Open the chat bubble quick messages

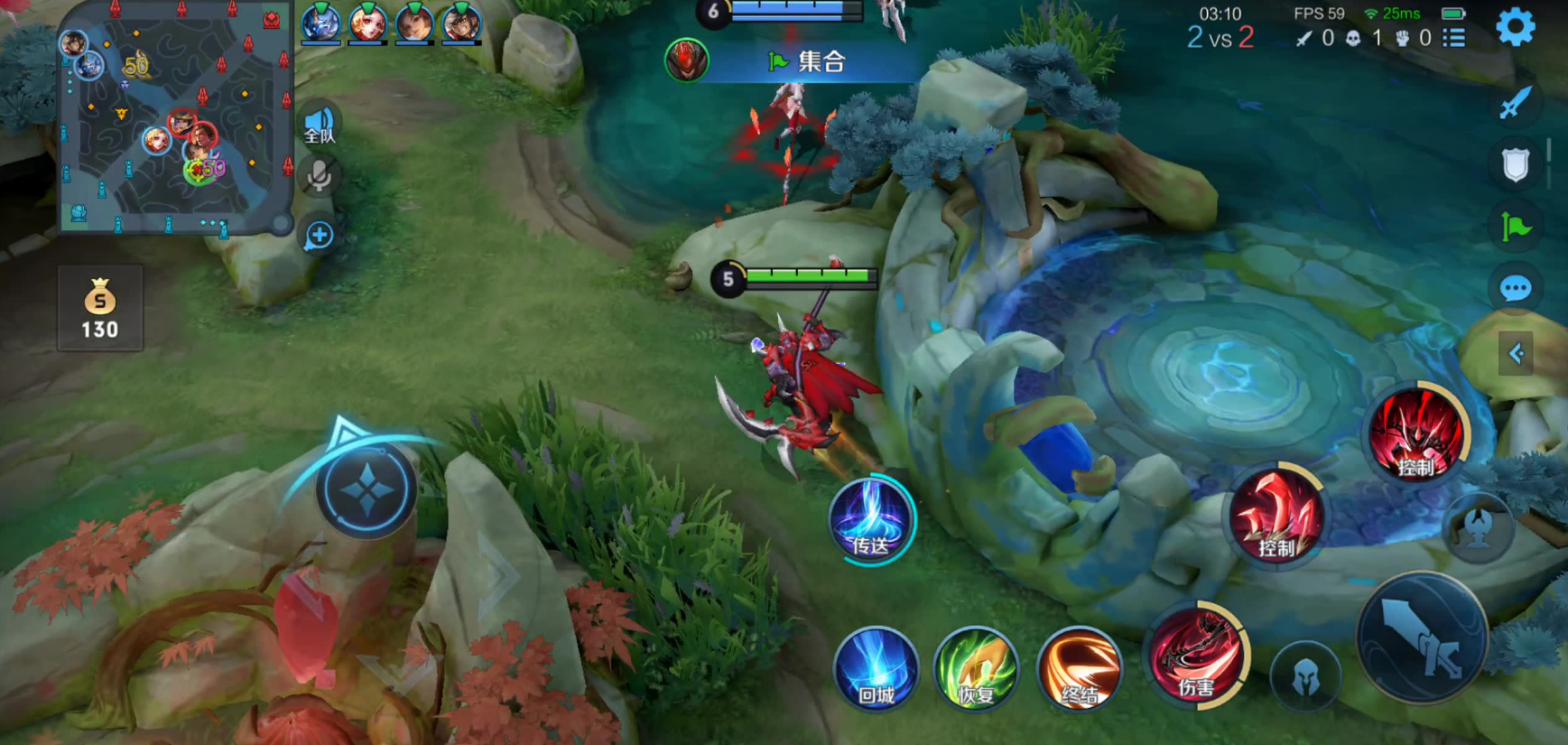pyautogui.click(x=1516, y=289)
